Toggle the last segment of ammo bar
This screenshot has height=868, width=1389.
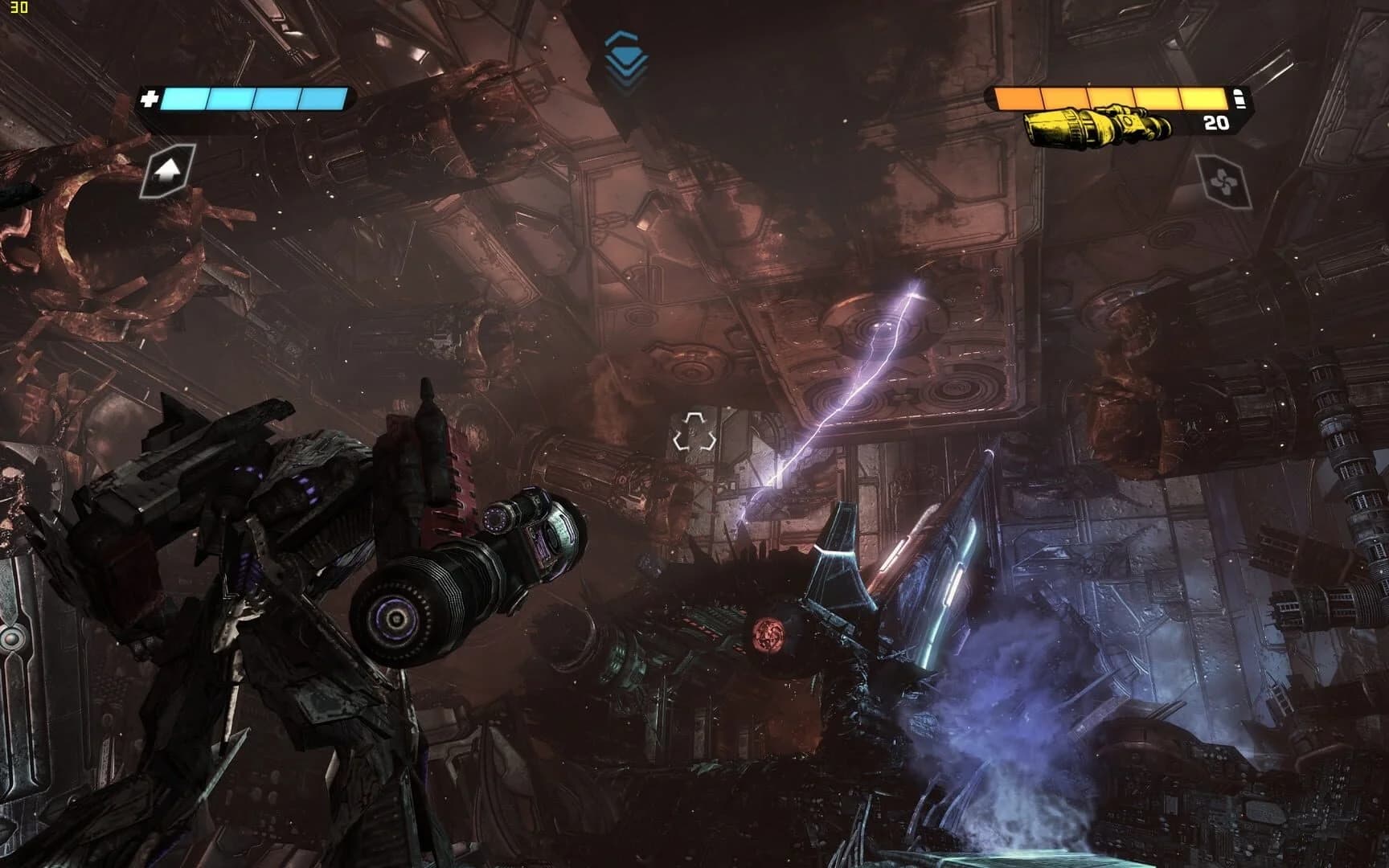(x=1203, y=98)
